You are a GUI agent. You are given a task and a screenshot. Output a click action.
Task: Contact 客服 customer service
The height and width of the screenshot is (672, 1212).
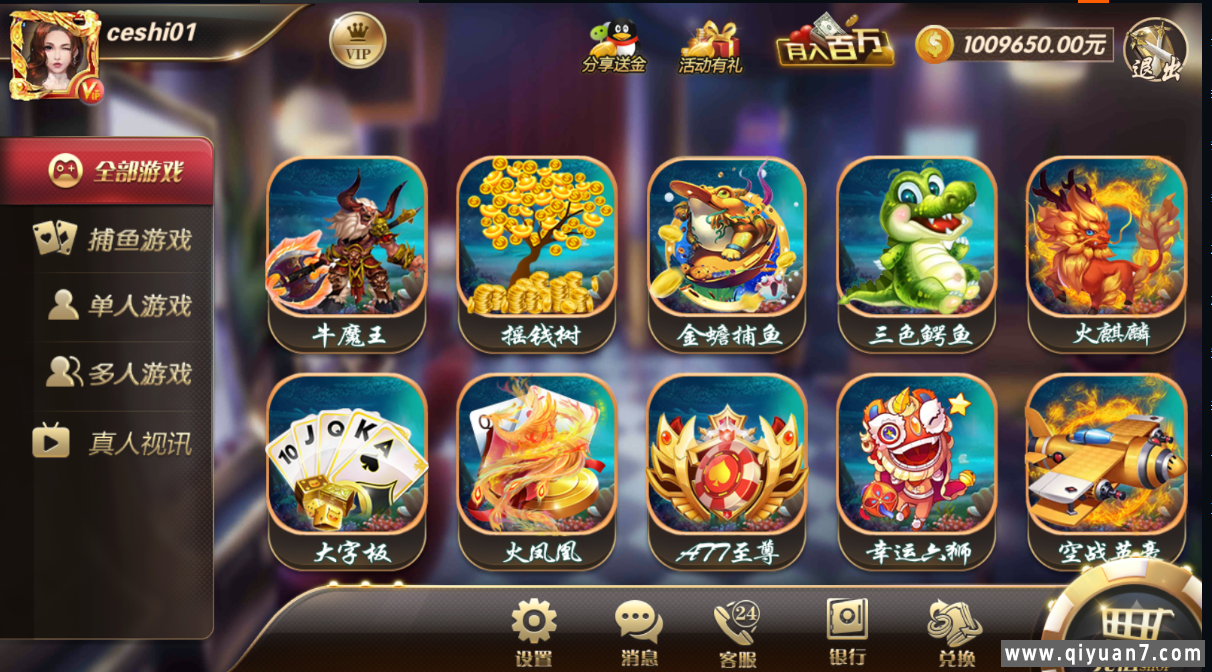point(738,630)
